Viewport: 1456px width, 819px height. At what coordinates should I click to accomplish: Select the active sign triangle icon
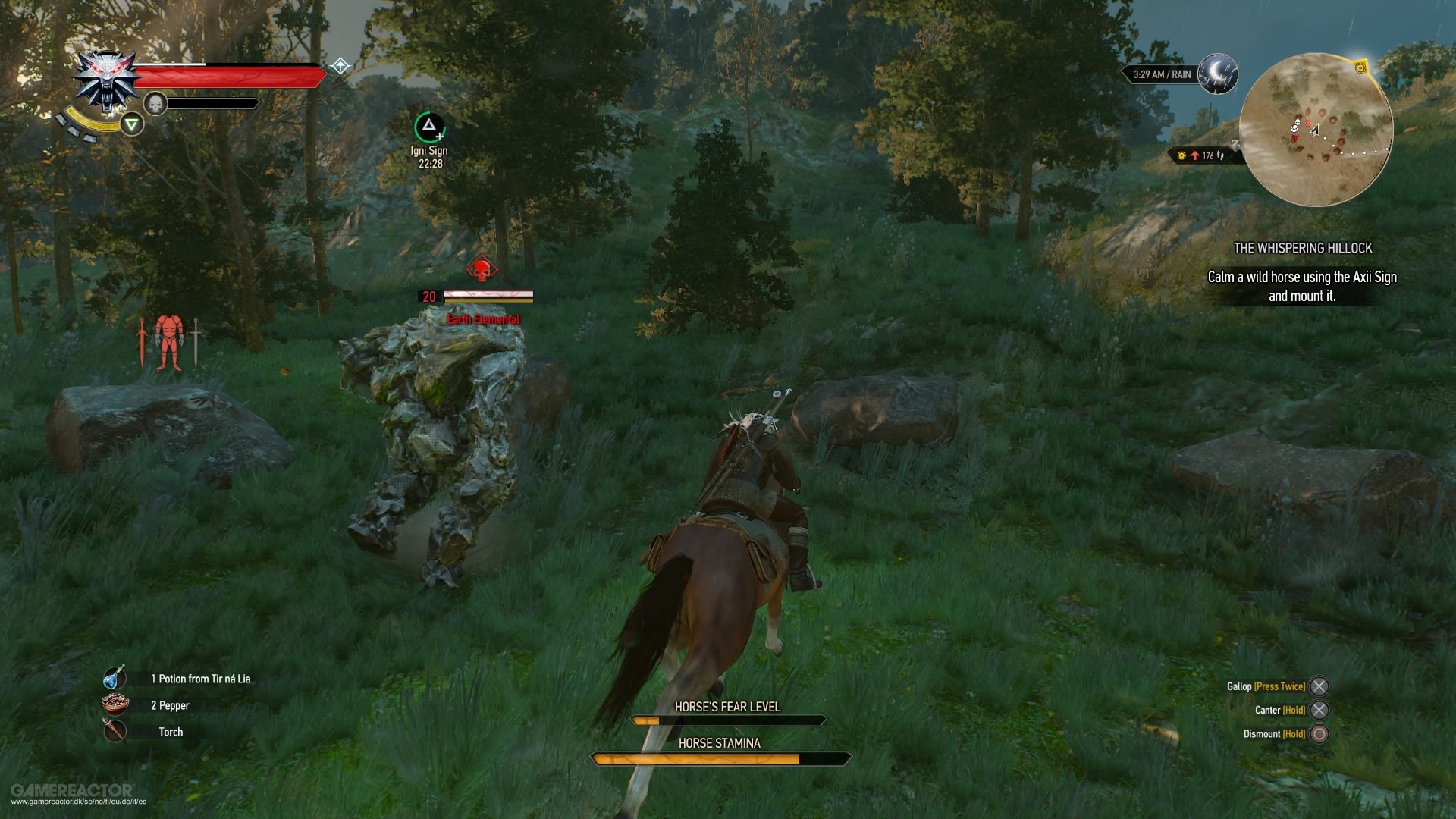(x=133, y=124)
